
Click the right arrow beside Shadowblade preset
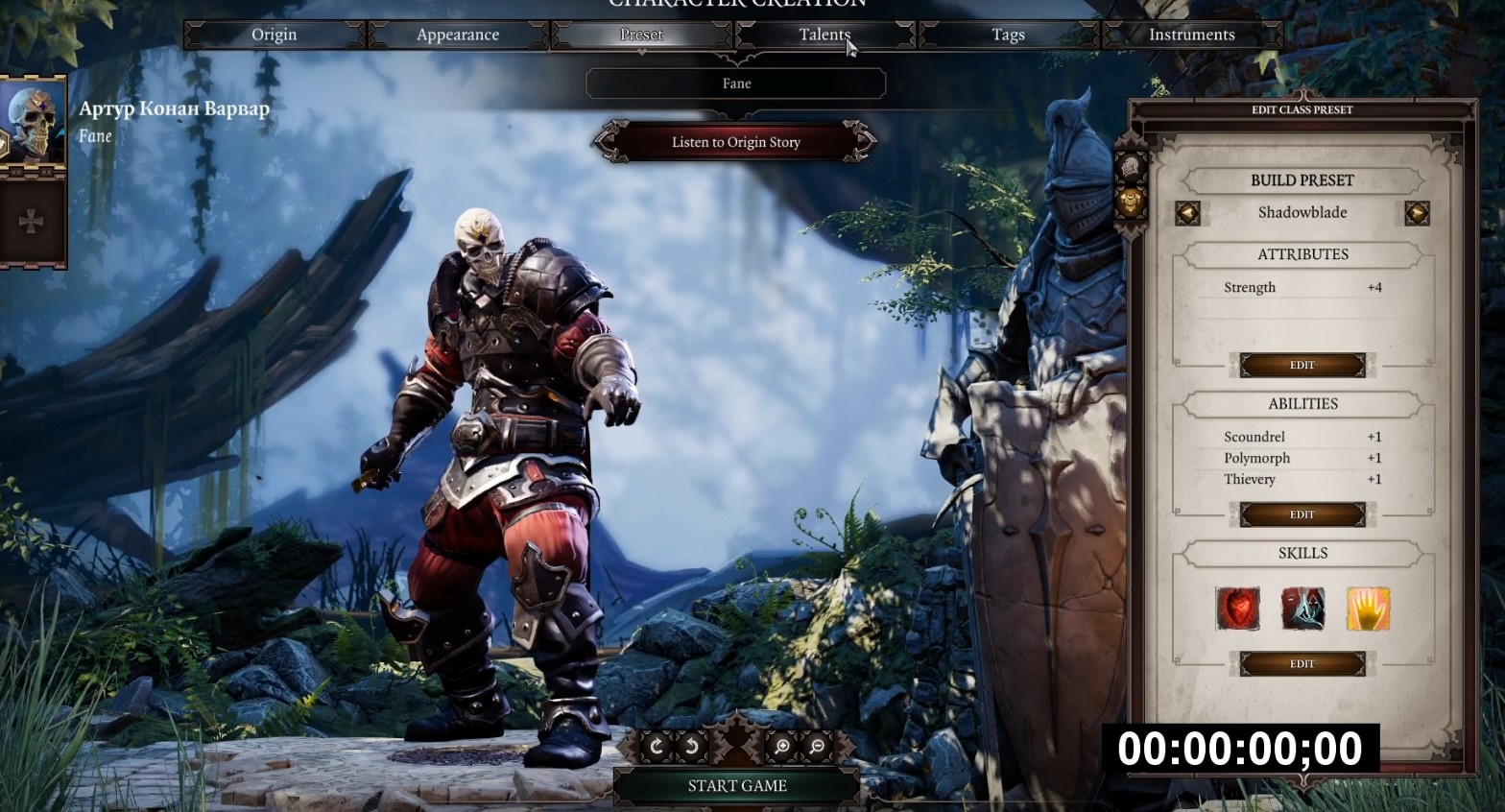1417,213
